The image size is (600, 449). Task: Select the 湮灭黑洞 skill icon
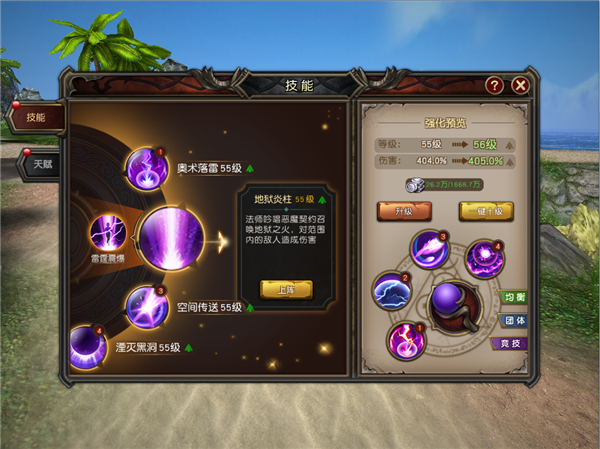[87, 347]
